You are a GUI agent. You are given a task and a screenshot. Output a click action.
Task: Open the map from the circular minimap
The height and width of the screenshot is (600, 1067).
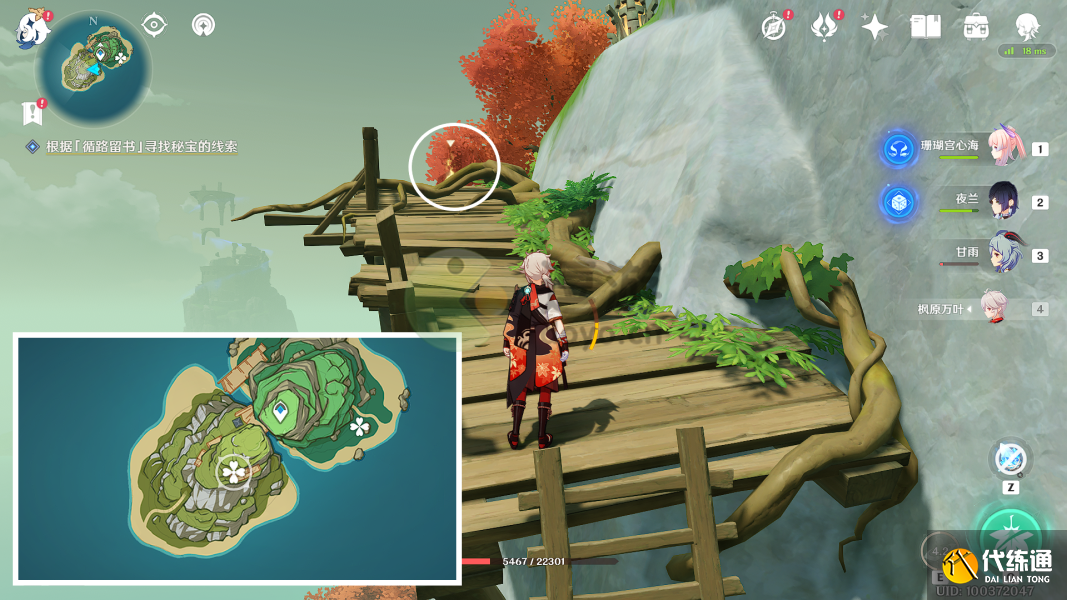click(x=93, y=68)
